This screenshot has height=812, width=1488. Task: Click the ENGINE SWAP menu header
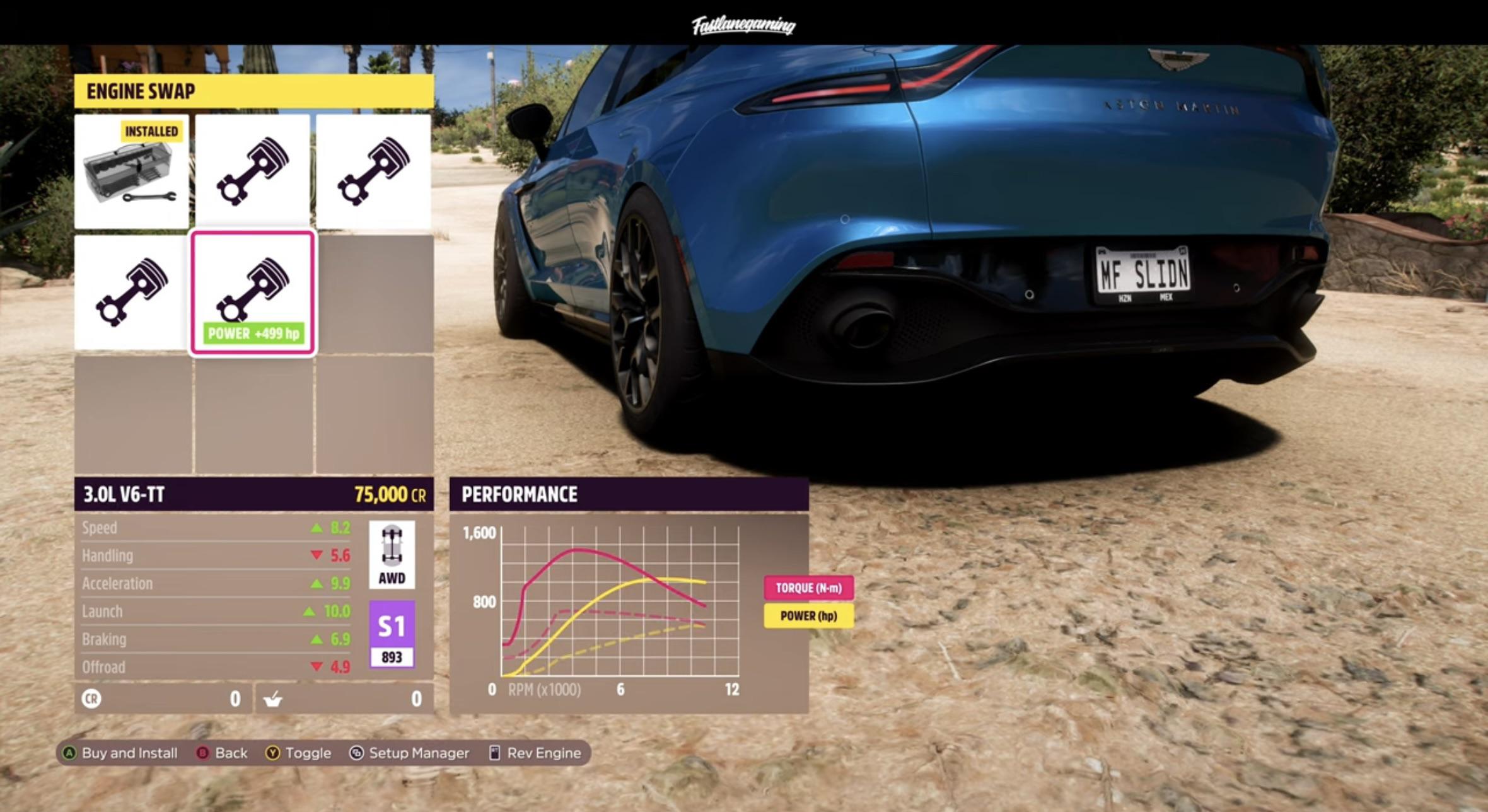140,91
